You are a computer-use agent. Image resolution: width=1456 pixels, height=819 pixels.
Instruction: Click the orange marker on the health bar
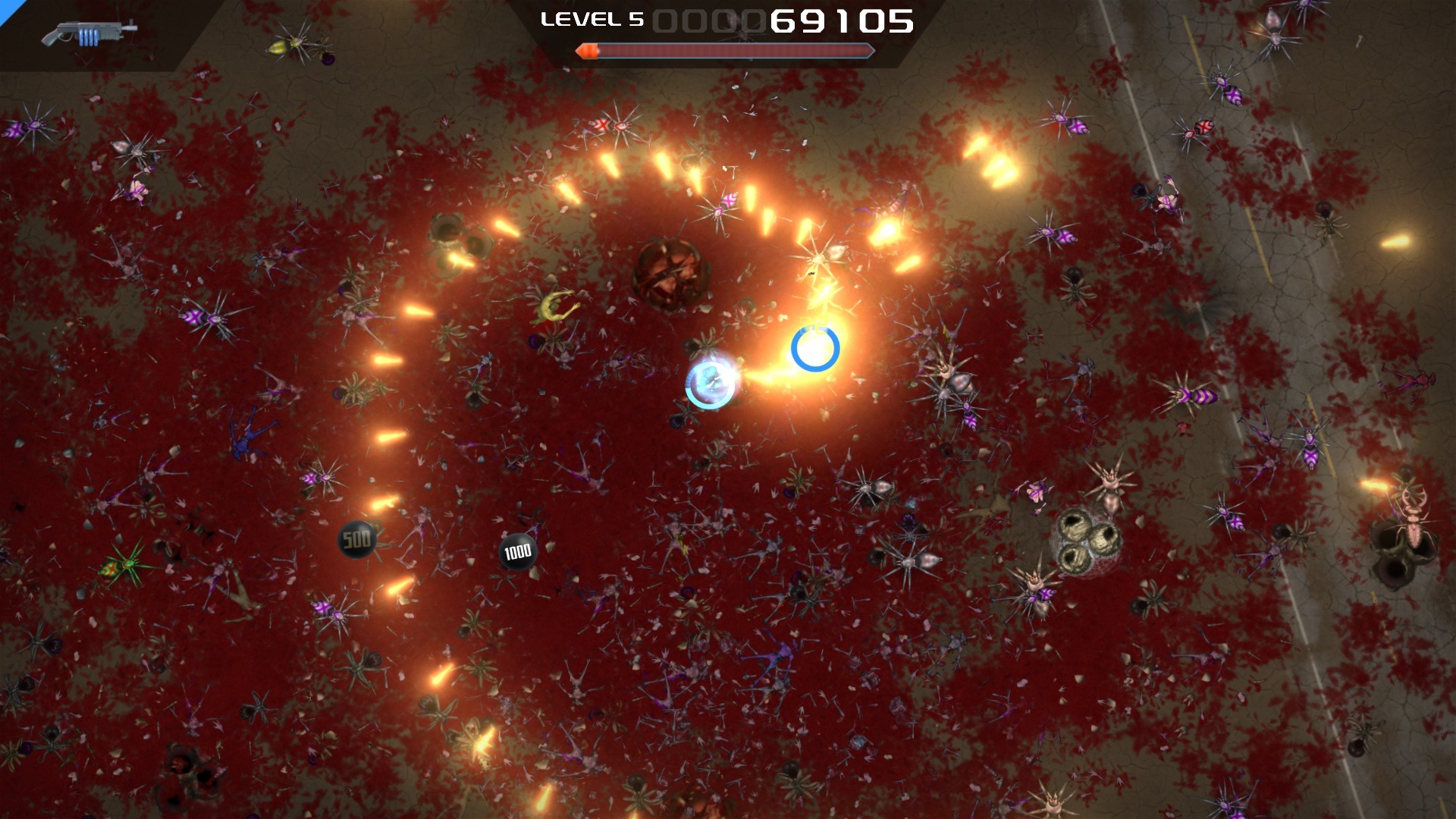pyautogui.click(x=589, y=51)
